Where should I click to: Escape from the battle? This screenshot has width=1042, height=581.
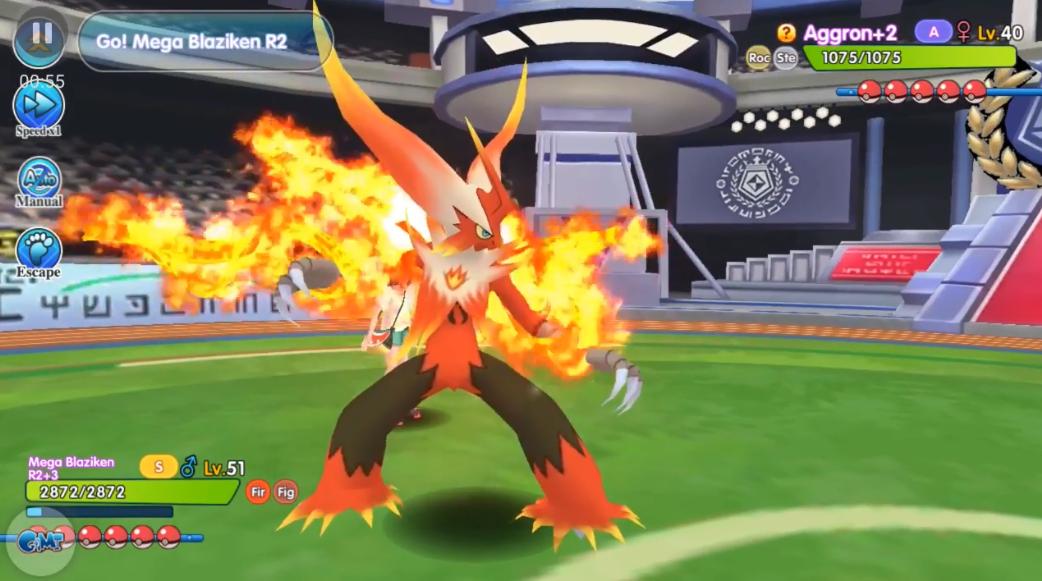click(39, 249)
